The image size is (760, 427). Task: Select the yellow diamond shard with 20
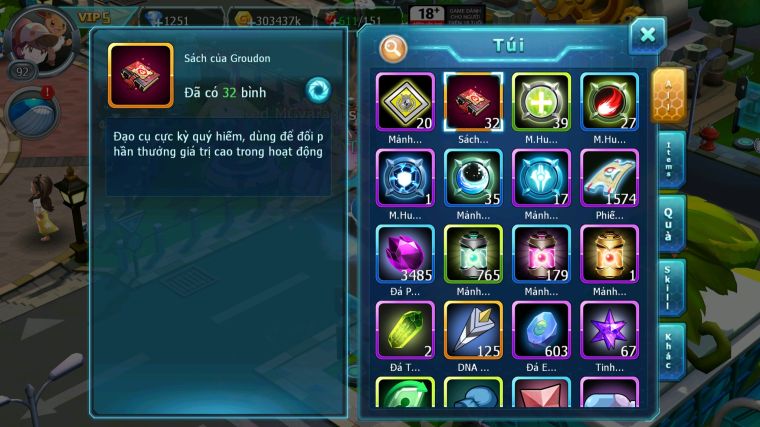click(405, 102)
